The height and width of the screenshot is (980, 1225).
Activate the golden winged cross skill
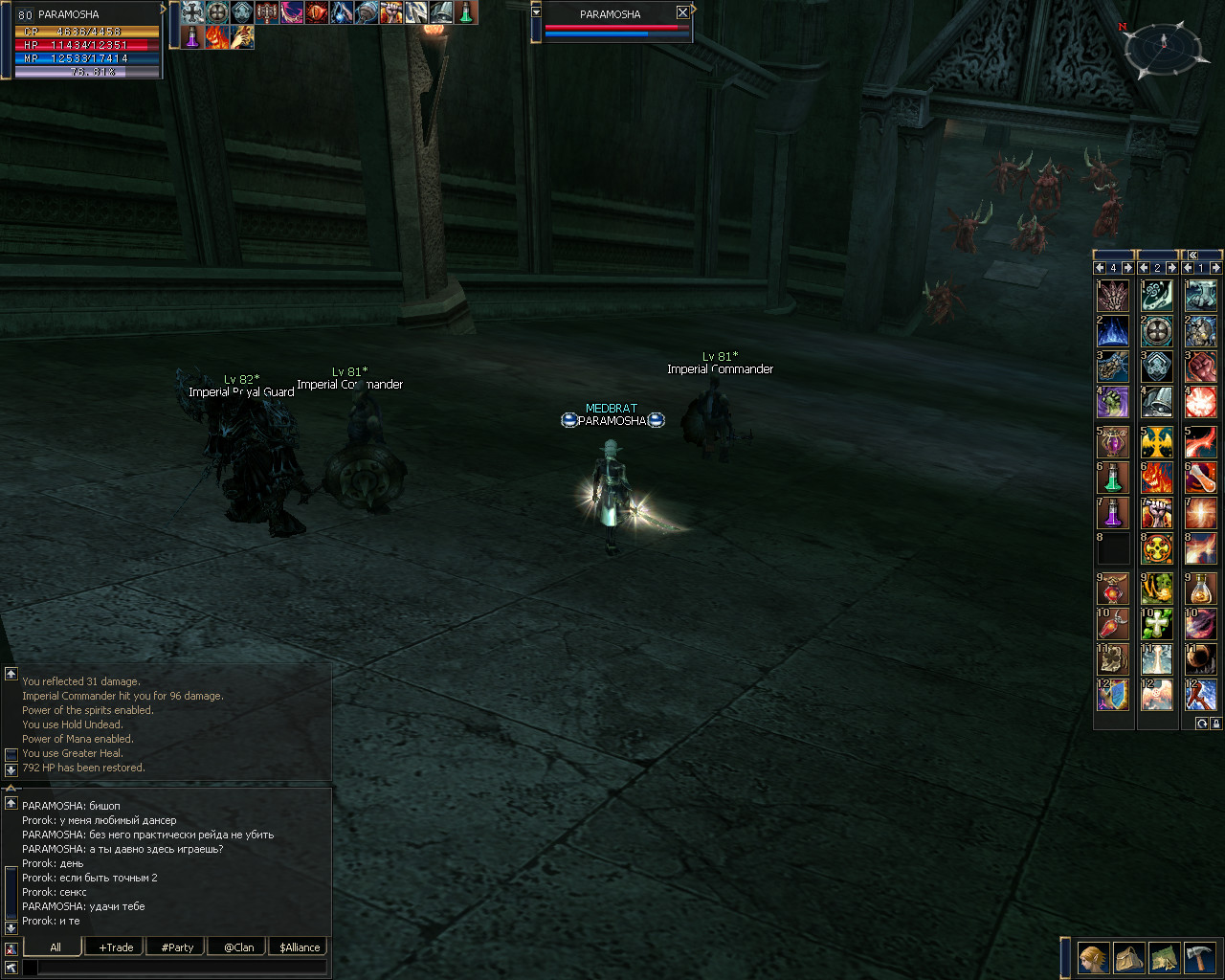coord(1157,441)
